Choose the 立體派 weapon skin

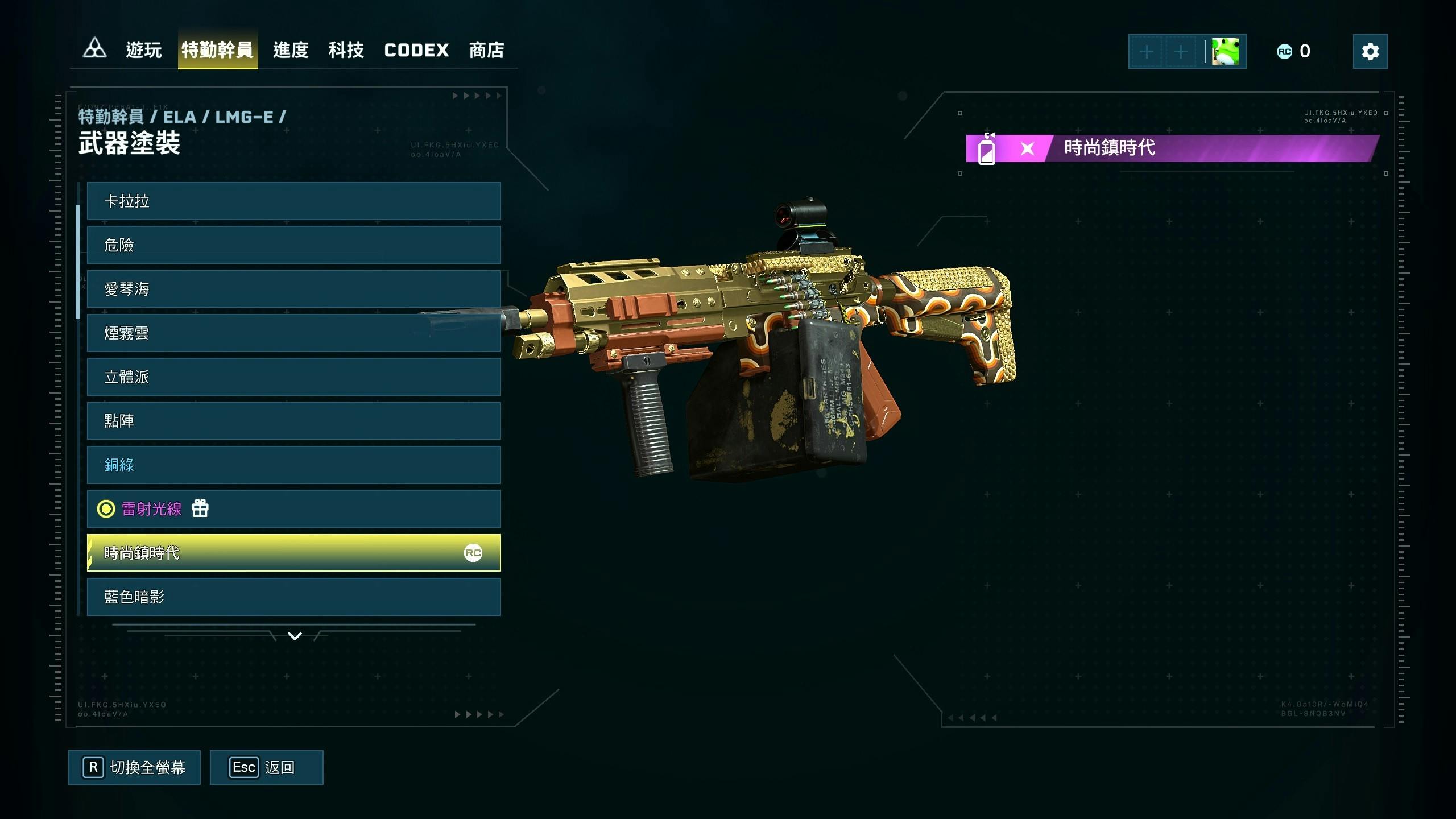(x=293, y=377)
